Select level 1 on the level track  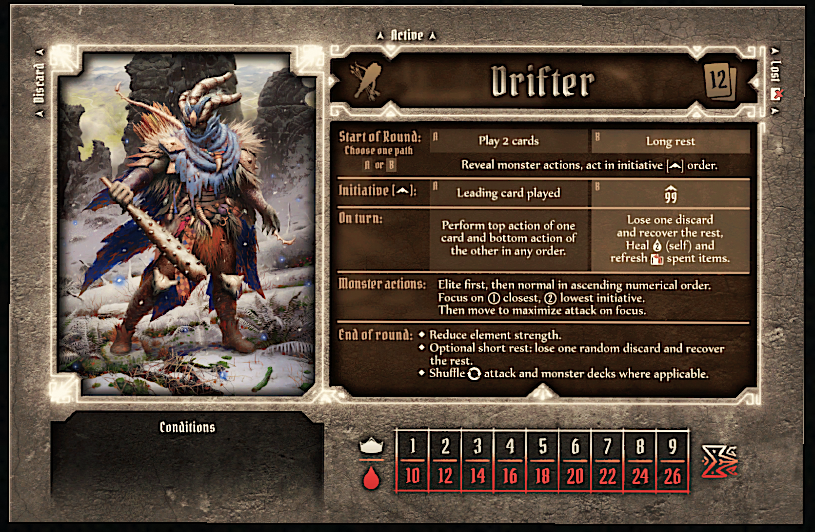click(x=412, y=445)
